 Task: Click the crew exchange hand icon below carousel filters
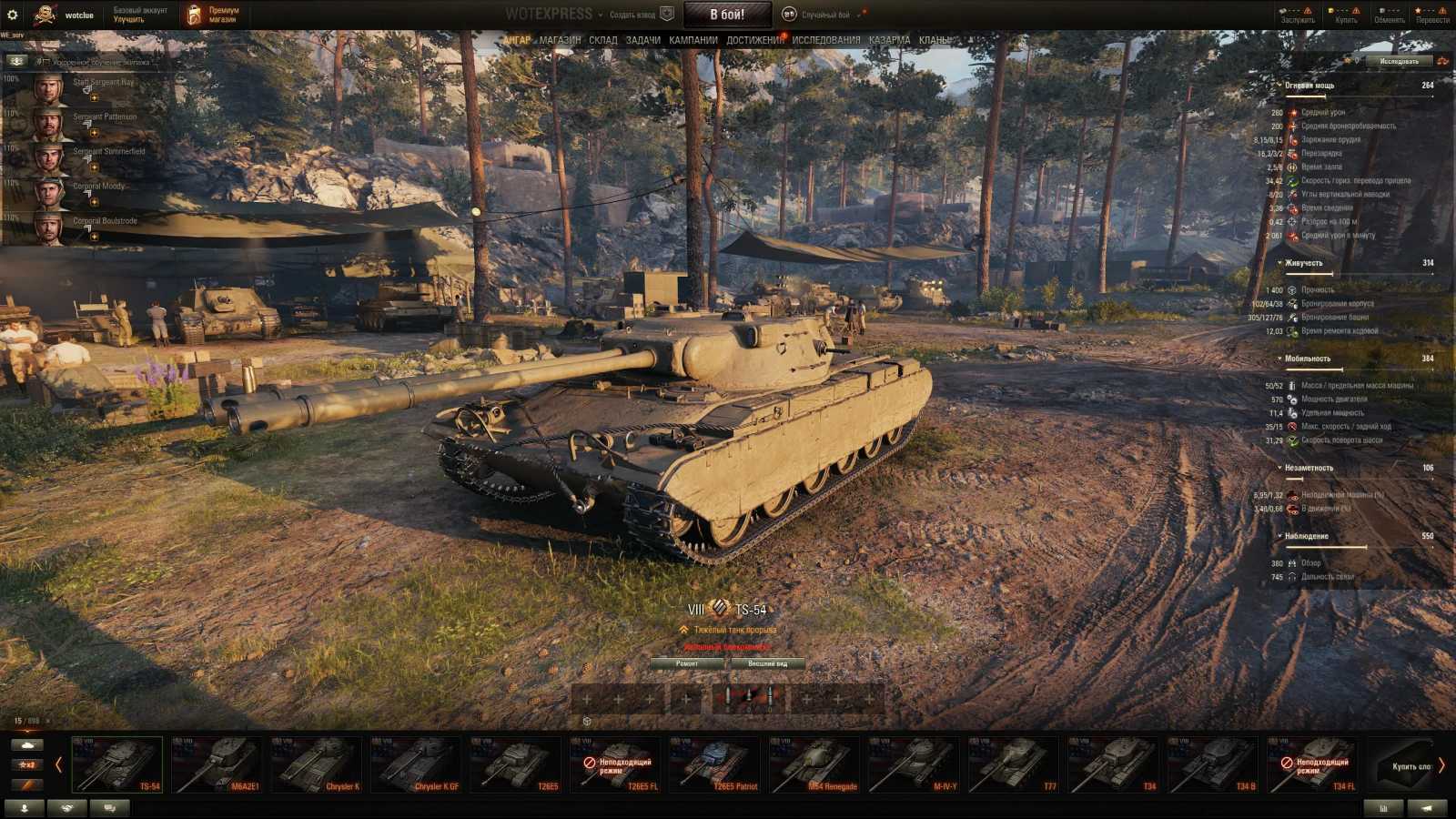pyautogui.click(x=66, y=808)
